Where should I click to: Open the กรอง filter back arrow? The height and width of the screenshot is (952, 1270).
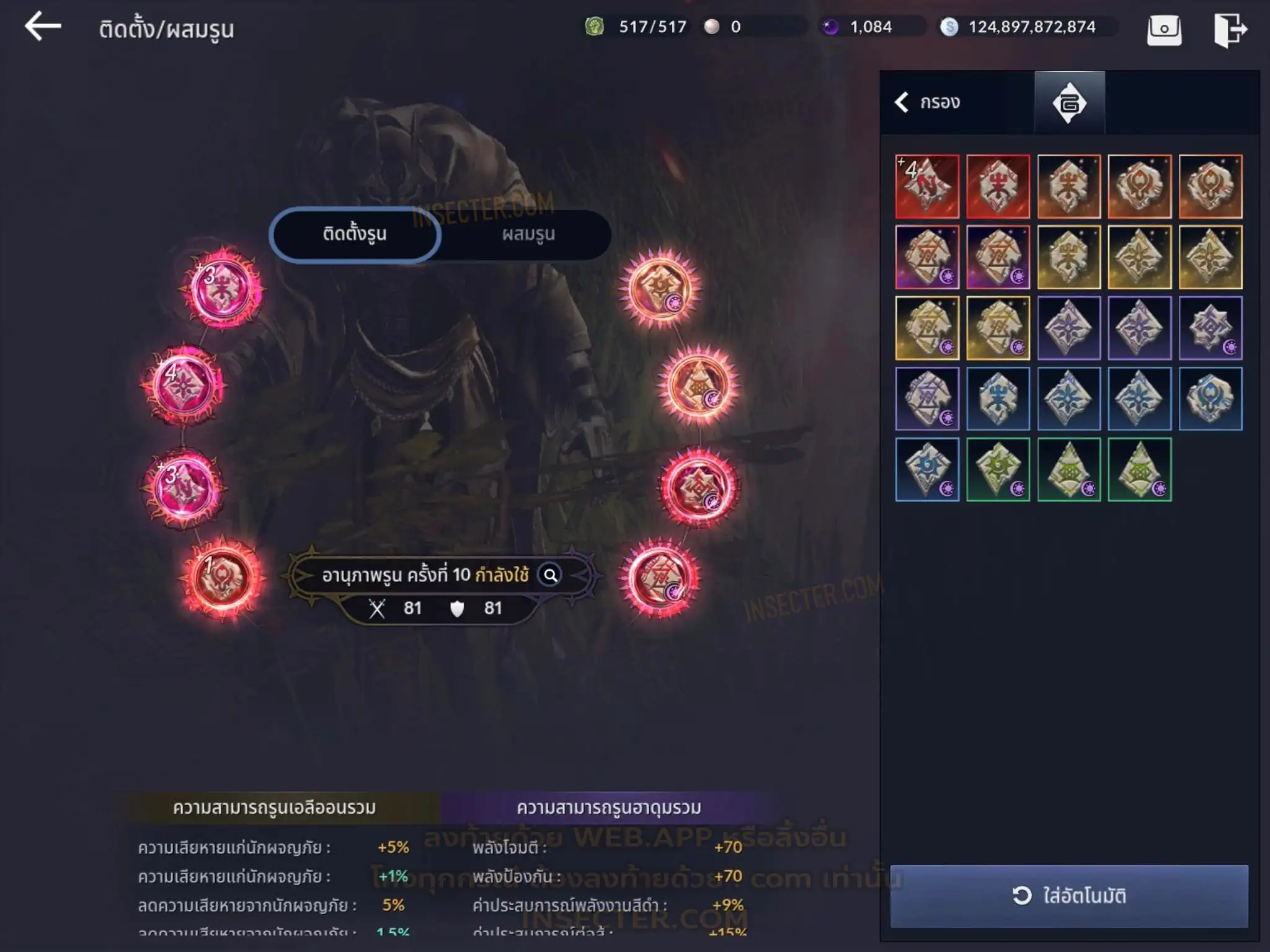[x=902, y=102]
